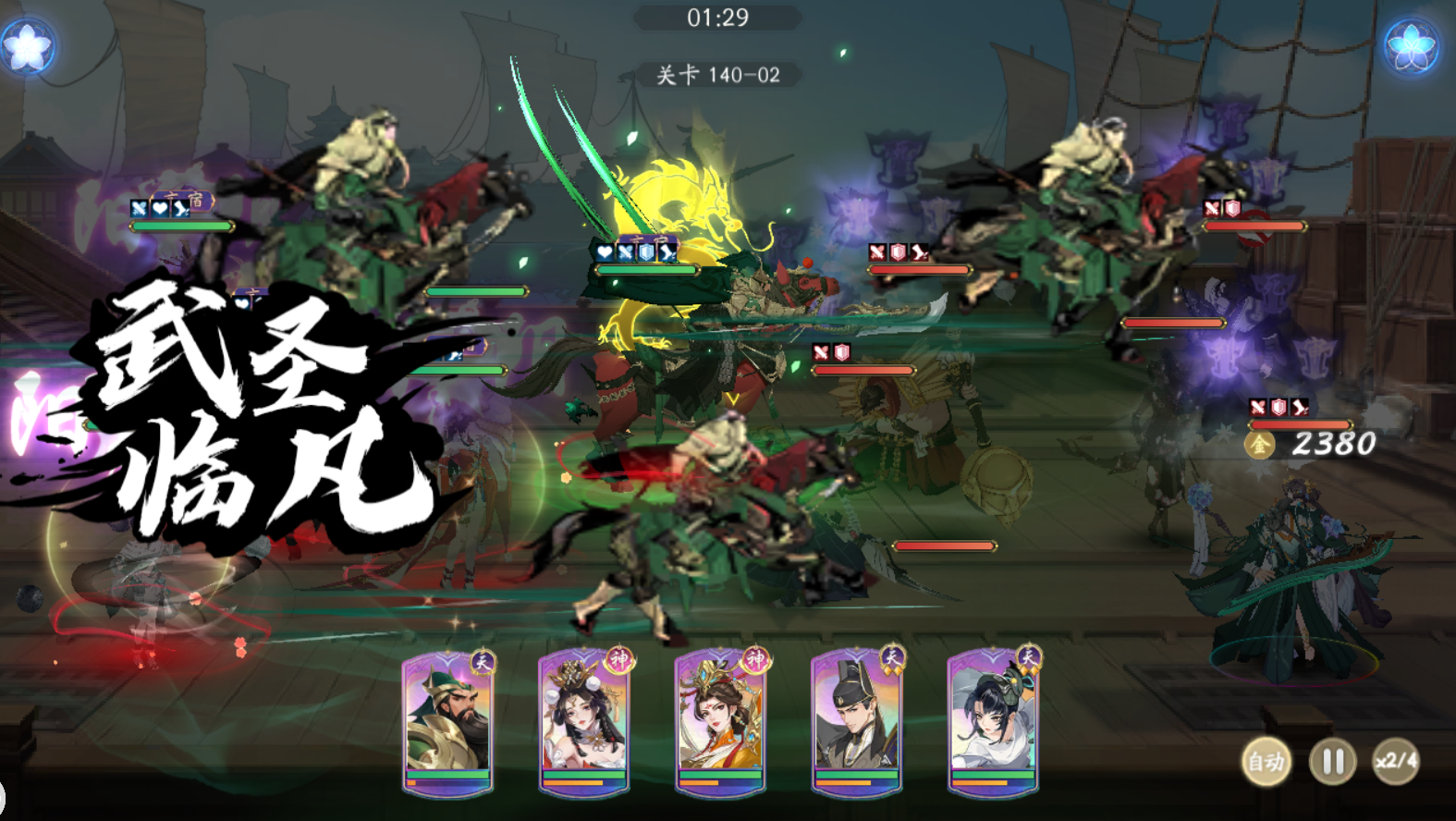Choose the blue-haired girl hero card
The image size is (1456, 821).
point(993,721)
